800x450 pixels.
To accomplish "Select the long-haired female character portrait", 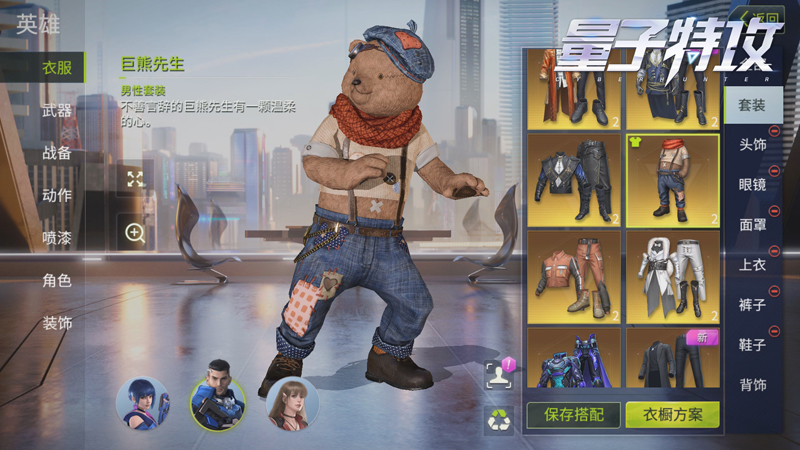I will tap(292, 403).
